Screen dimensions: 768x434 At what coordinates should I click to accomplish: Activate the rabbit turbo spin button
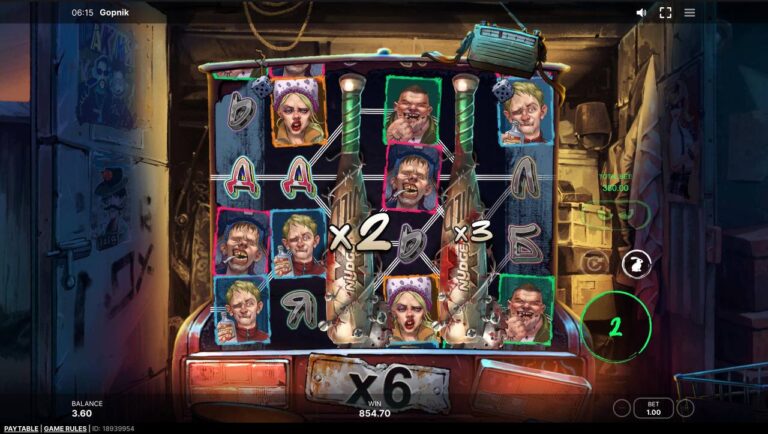click(632, 263)
